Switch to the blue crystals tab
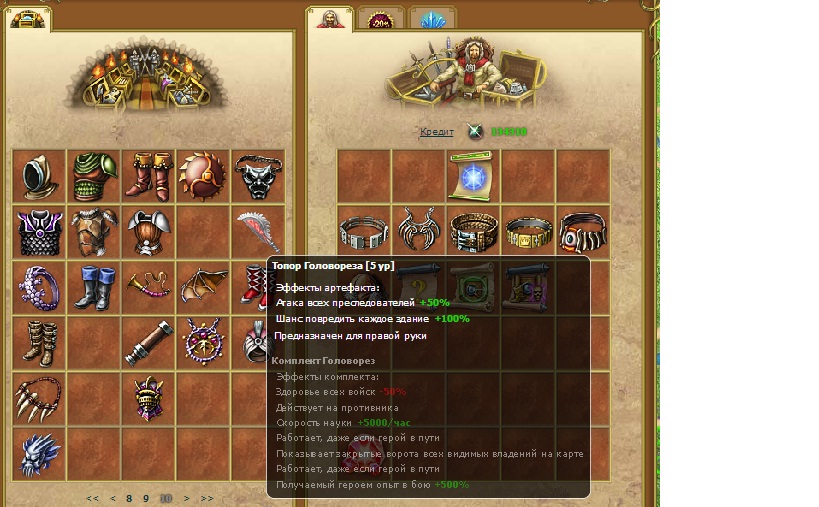 (433, 18)
